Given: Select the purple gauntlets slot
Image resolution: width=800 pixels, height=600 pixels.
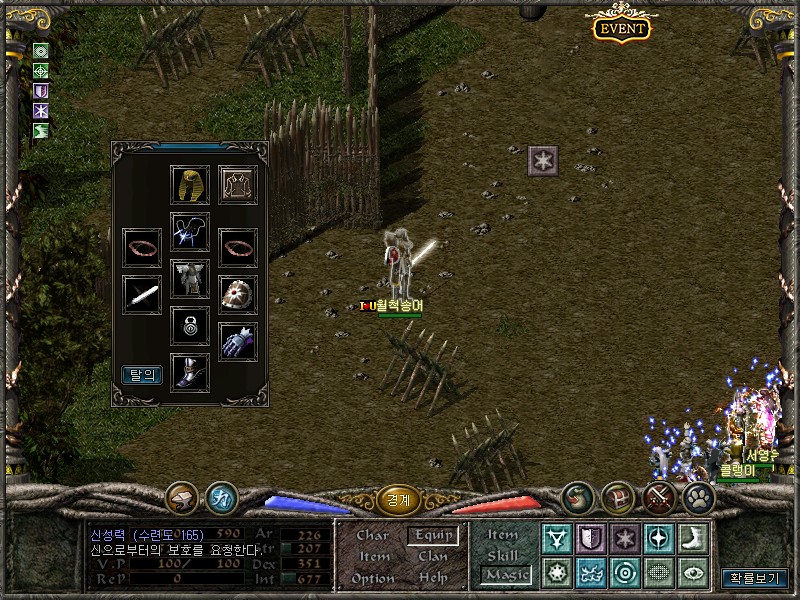Looking at the screenshot, I should [x=238, y=342].
